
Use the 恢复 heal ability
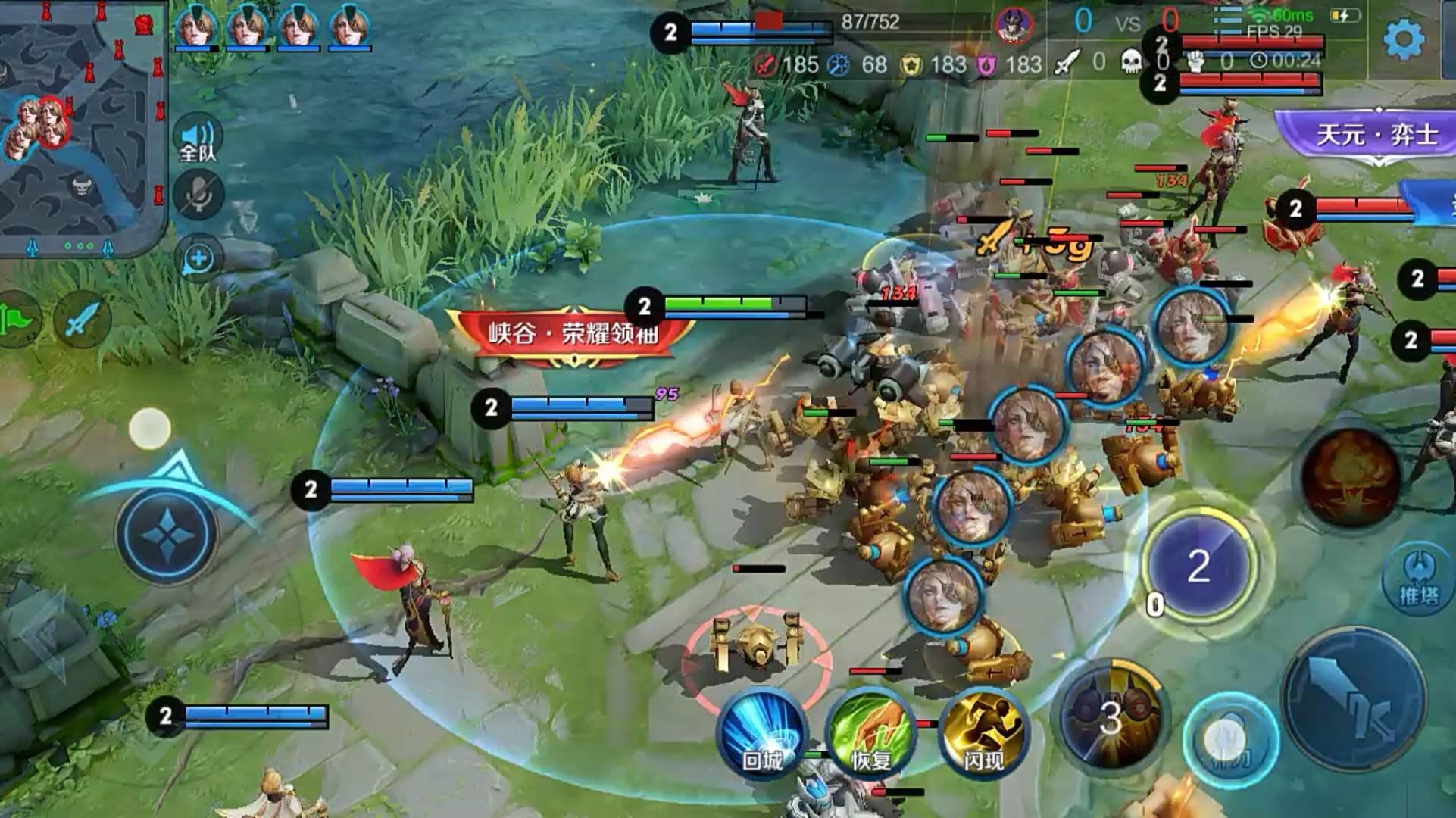click(x=870, y=732)
